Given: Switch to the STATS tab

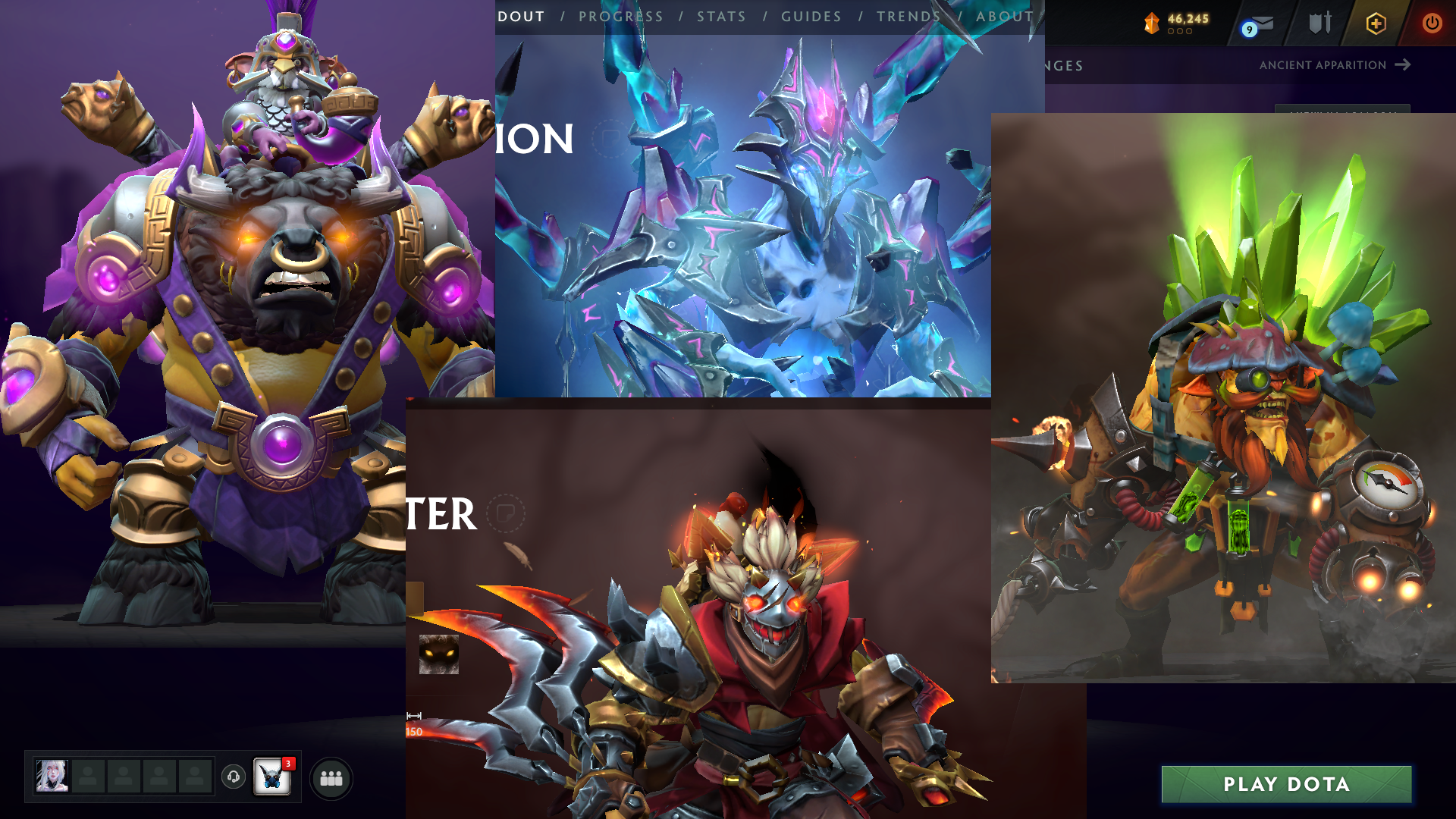Looking at the screenshot, I should click(x=721, y=16).
